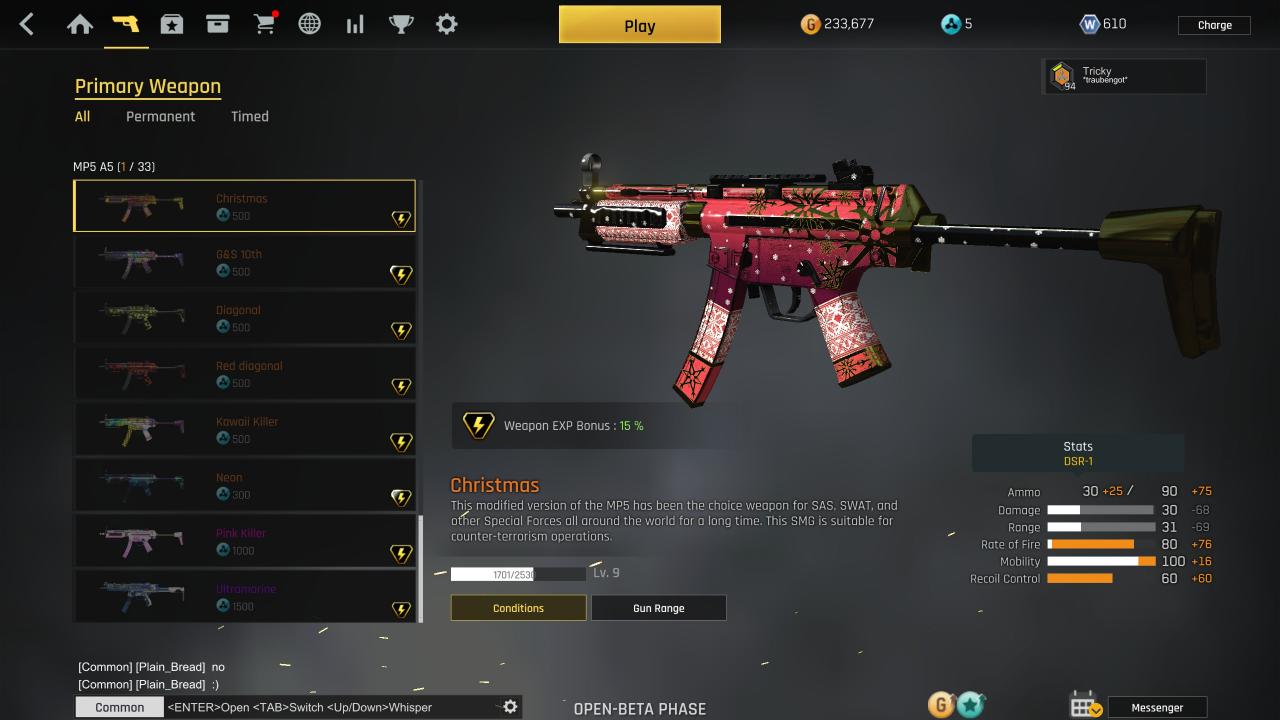Select the Ultramarine MP5 skin

pos(245,597)
